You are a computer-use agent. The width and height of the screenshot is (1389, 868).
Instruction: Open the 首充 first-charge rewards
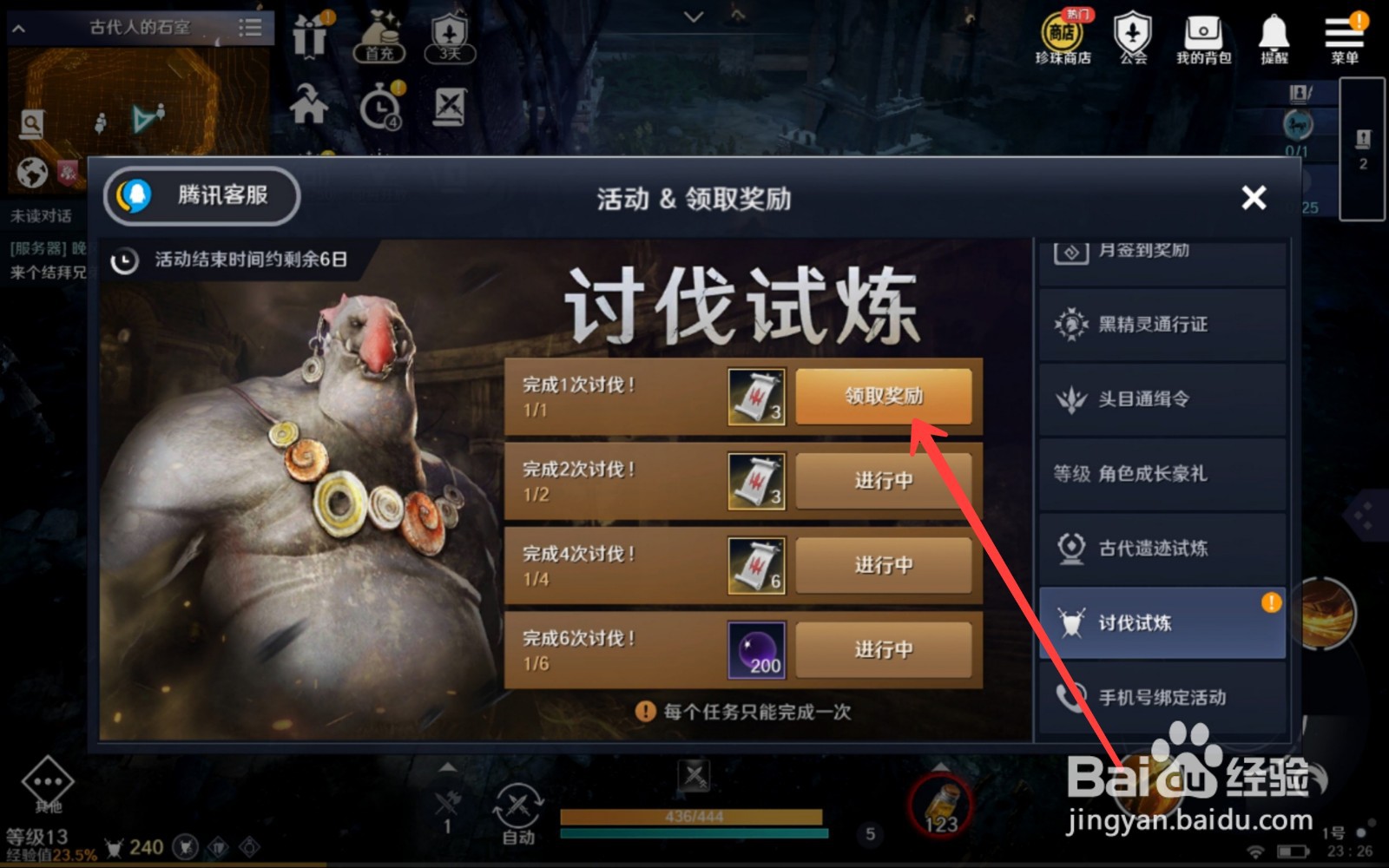pos(379,36)
